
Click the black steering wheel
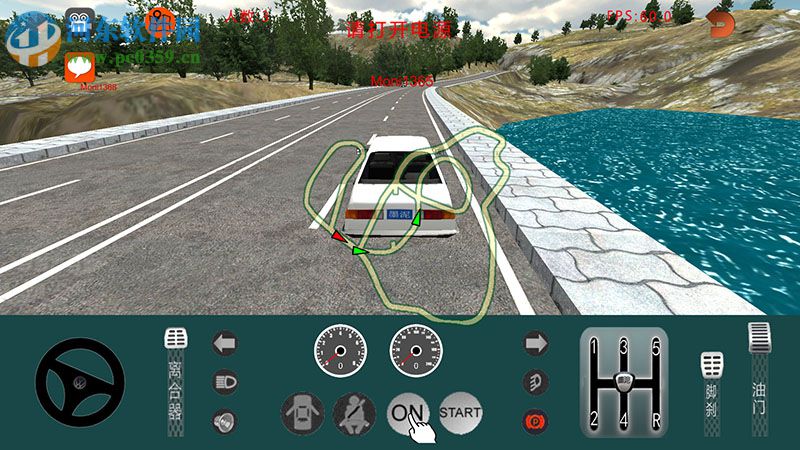[80, 382]
